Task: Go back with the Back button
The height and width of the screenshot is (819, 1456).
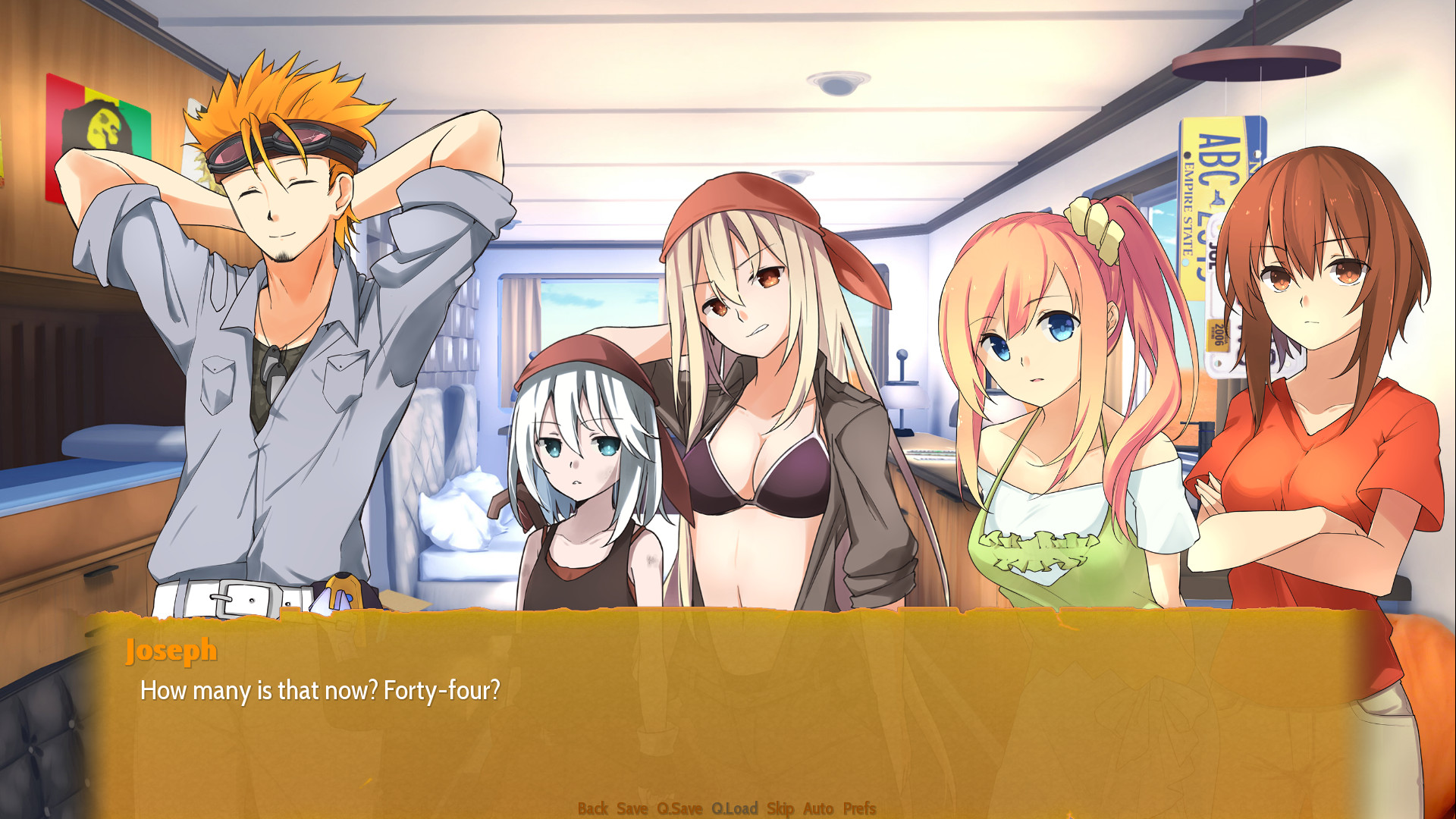Action: point(592,808)
